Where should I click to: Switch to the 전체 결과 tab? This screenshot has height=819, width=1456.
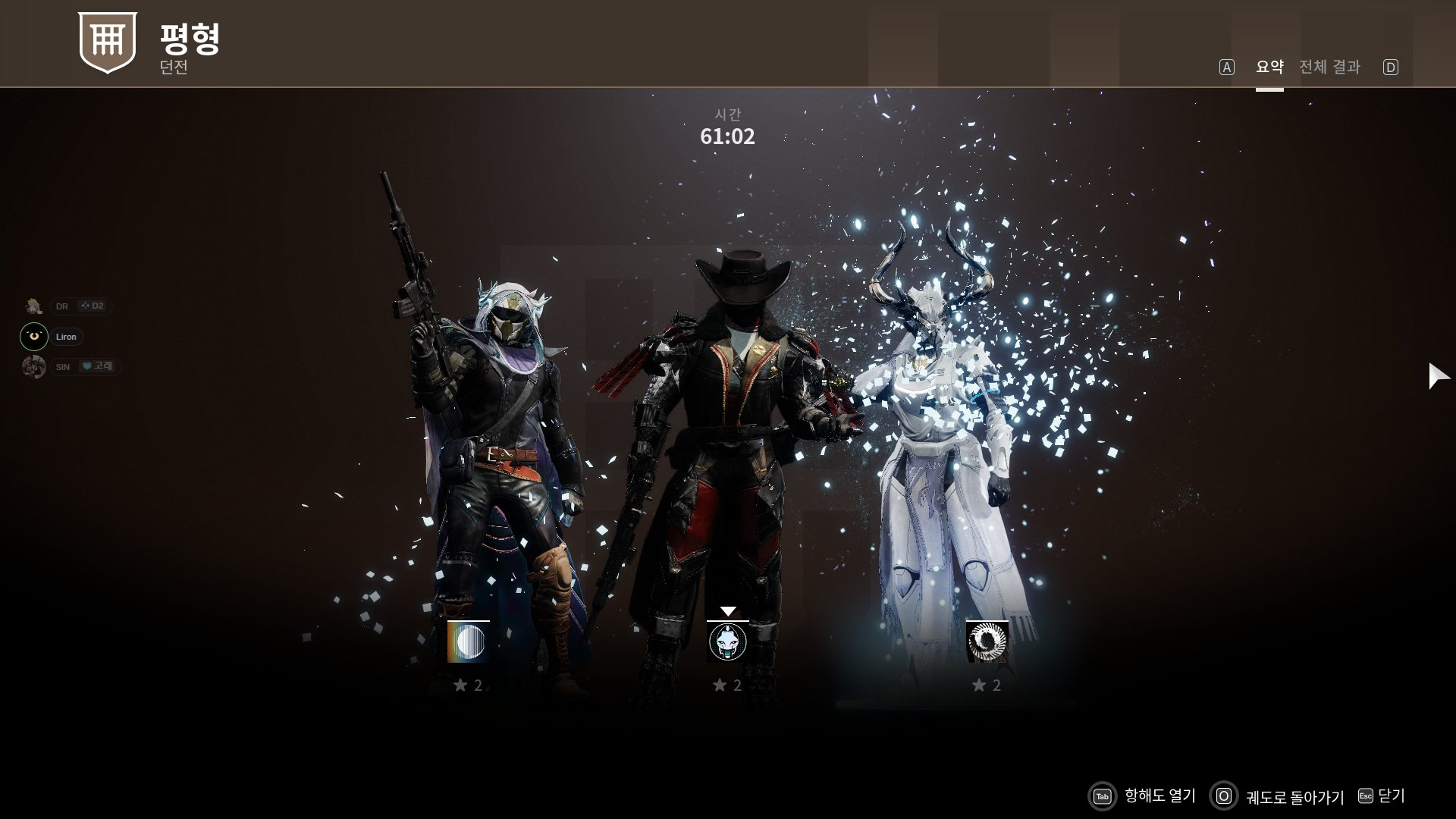[1329, 67]
